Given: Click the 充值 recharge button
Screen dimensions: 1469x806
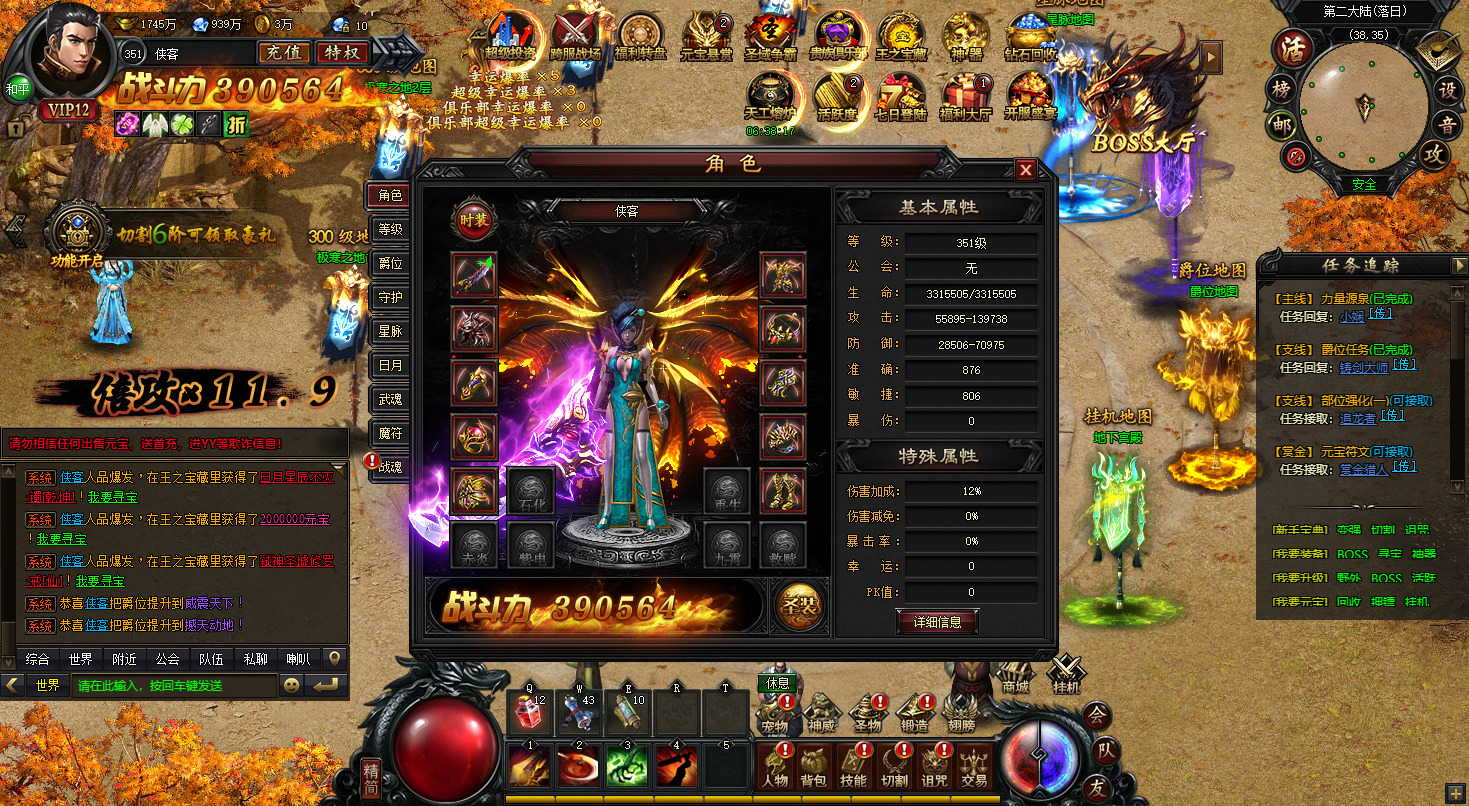Looking at the screenshot, I should [285, 52].
